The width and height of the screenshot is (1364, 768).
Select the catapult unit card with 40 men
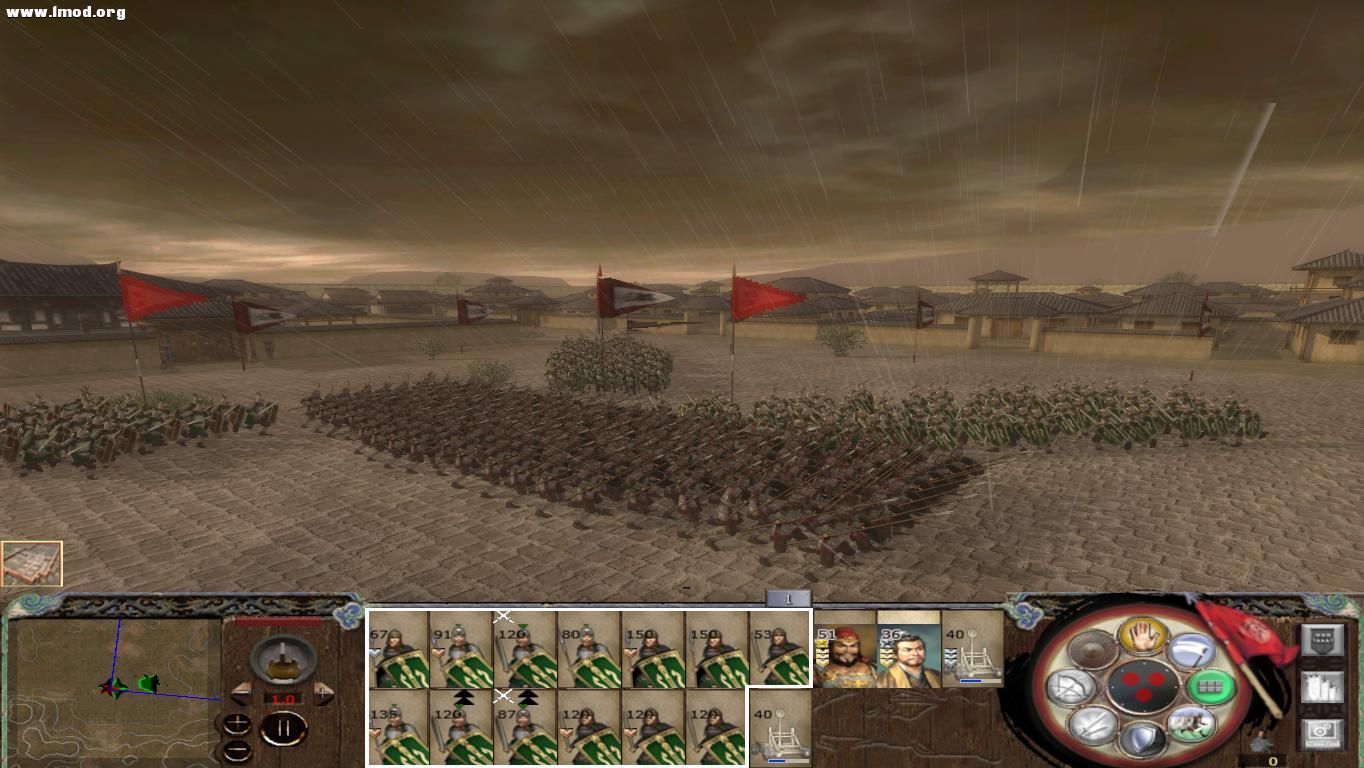[781, 730]
